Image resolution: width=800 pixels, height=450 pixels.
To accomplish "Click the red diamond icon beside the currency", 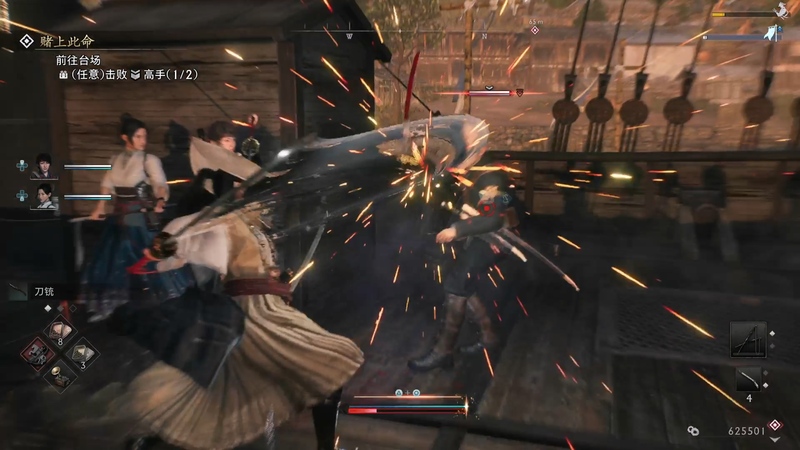I will coord(775,424).
